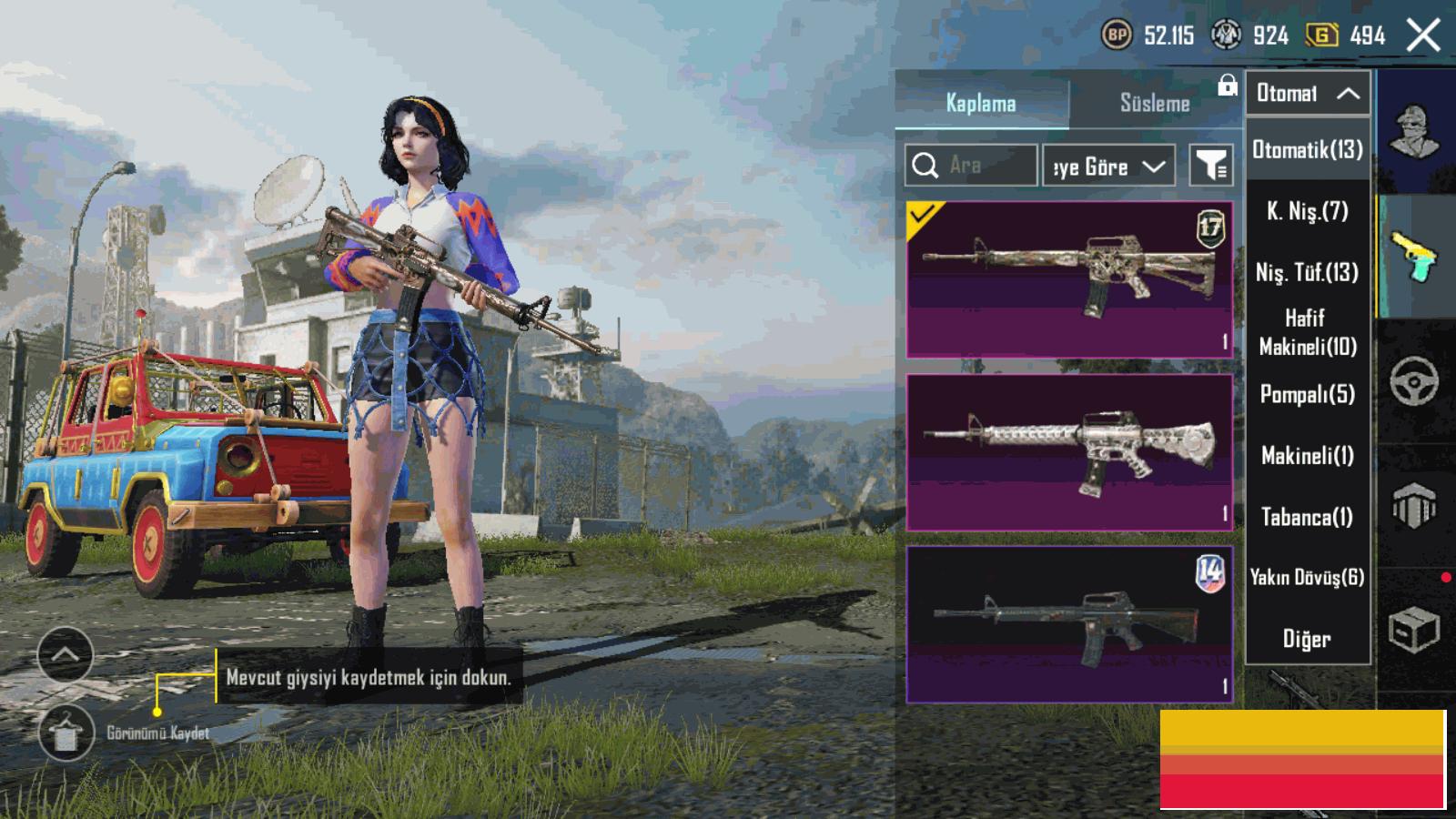Screen dimensions: 1456x819
Task: Select the equipped camo M16A4 skin
Action: pyautogui.click(x=1069, y=278)
